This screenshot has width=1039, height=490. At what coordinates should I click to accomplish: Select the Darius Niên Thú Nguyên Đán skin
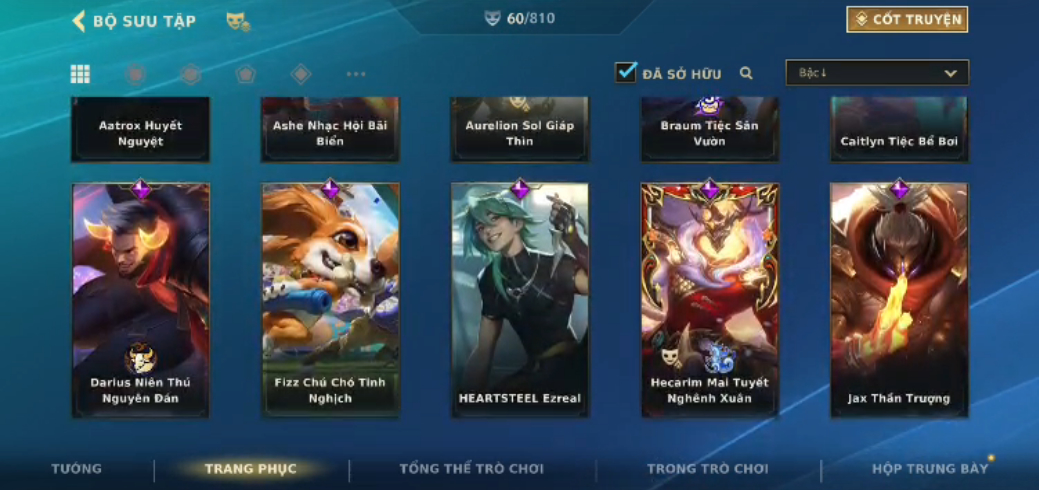coord(140,299)
